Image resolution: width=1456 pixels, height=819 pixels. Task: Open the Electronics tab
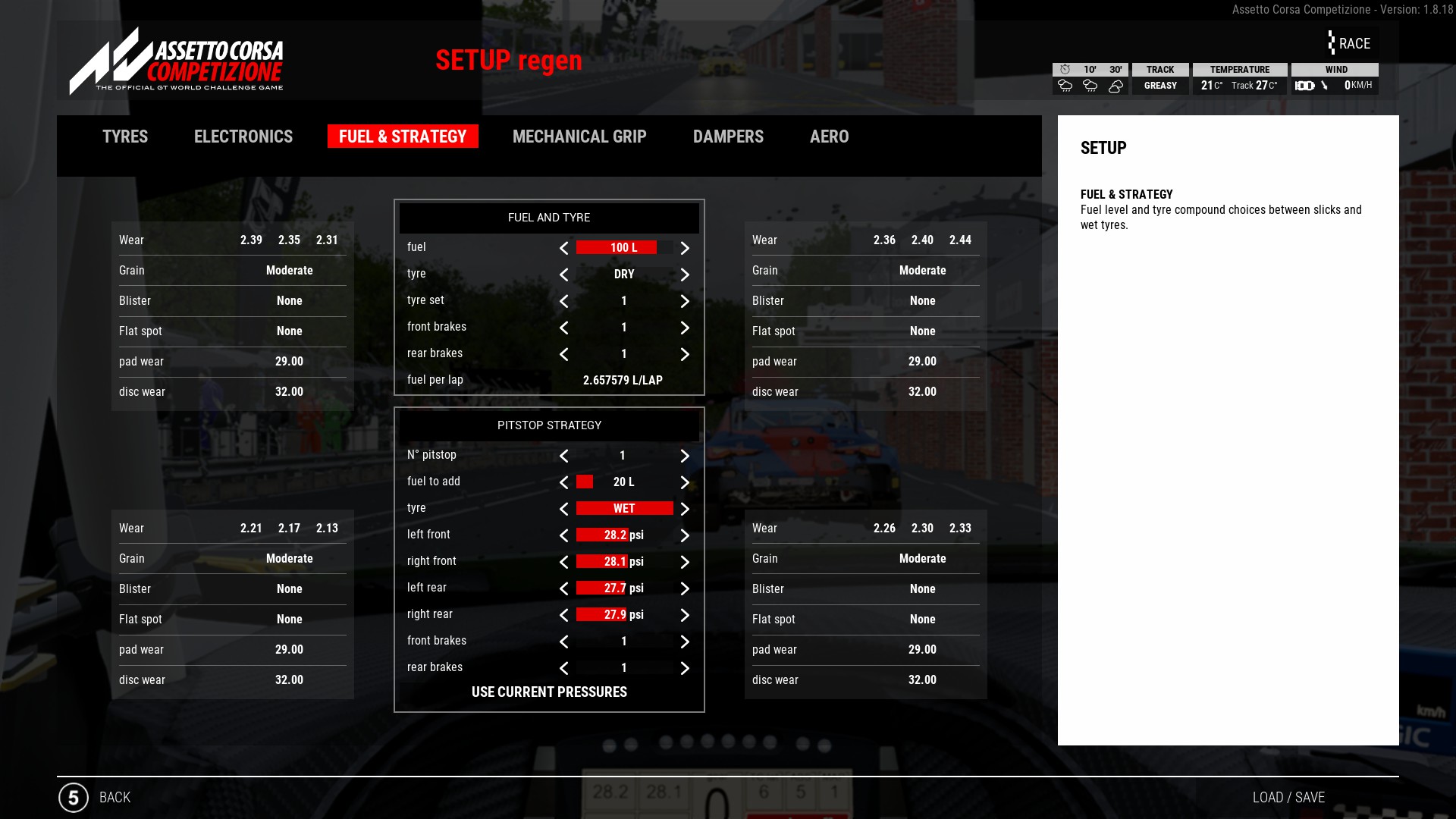(x=243, y=136)
